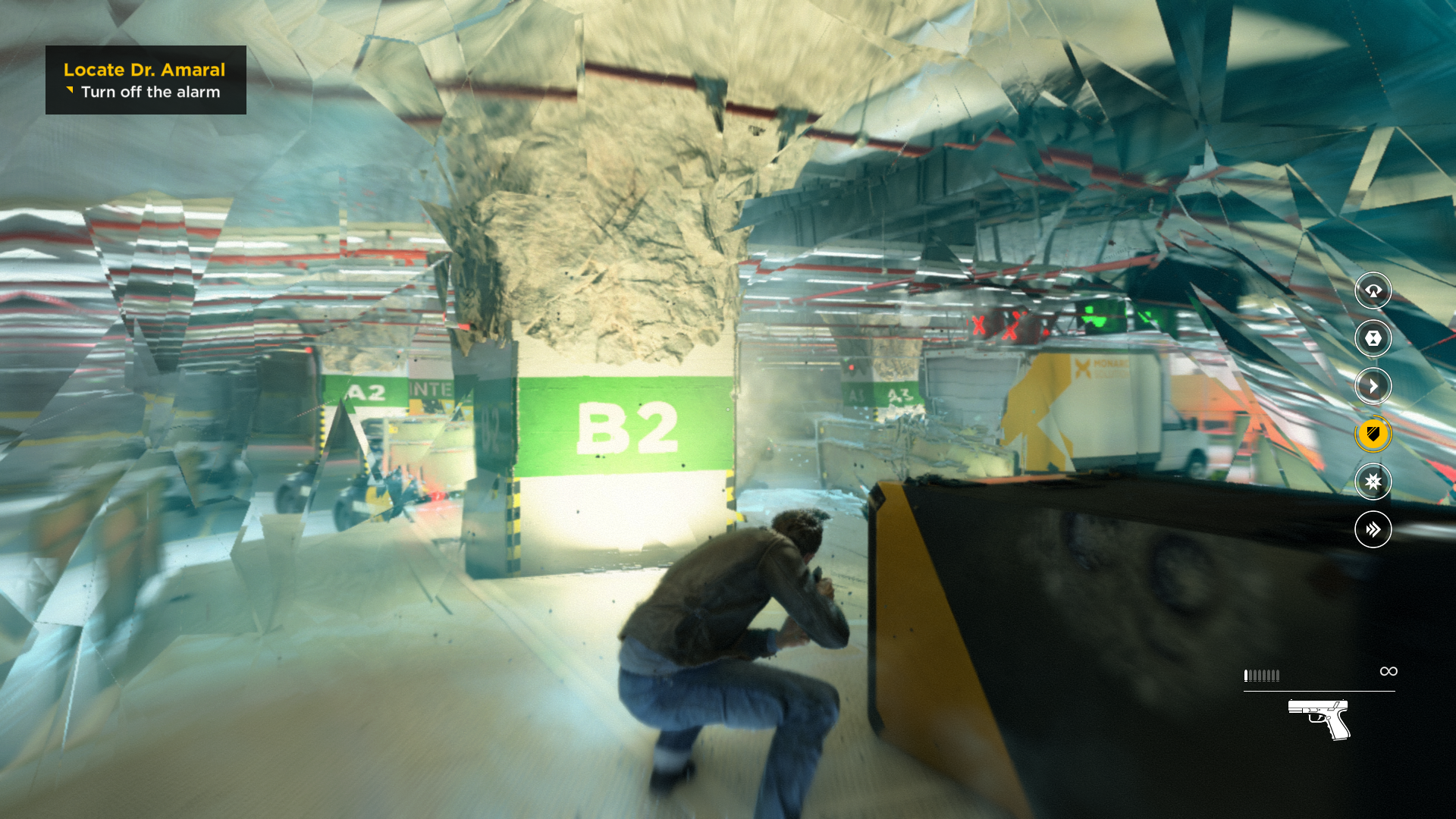The width and height of the screenshot is (1456, 819).
Task: Toggle the white loaded bullet in the magazine display
Action: coord(1246,675)
